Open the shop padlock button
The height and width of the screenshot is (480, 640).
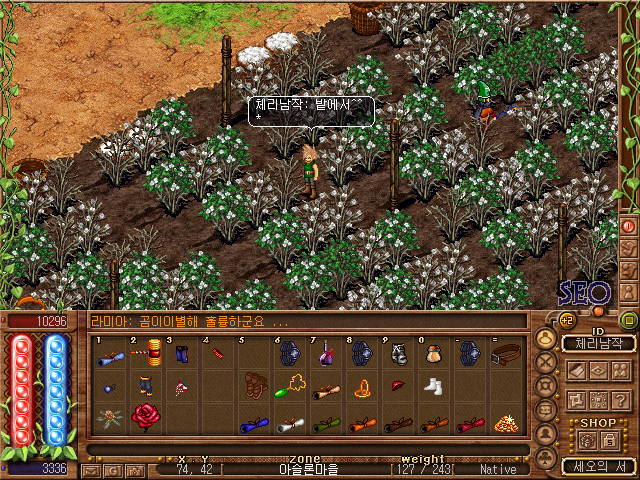(610, 440)
